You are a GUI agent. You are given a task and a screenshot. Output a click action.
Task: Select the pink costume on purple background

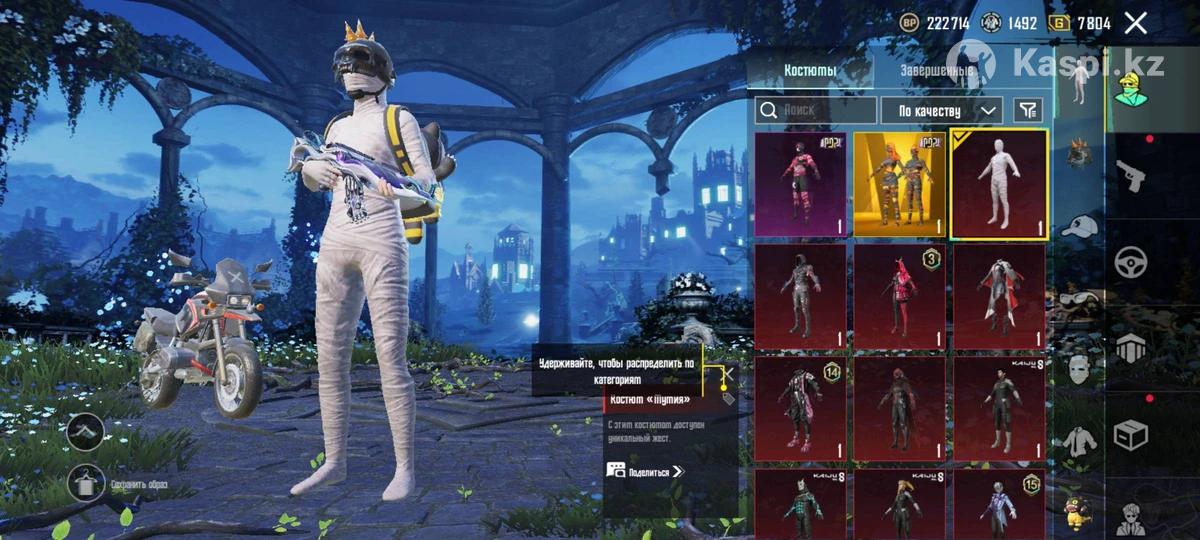[x=800, y=184]
